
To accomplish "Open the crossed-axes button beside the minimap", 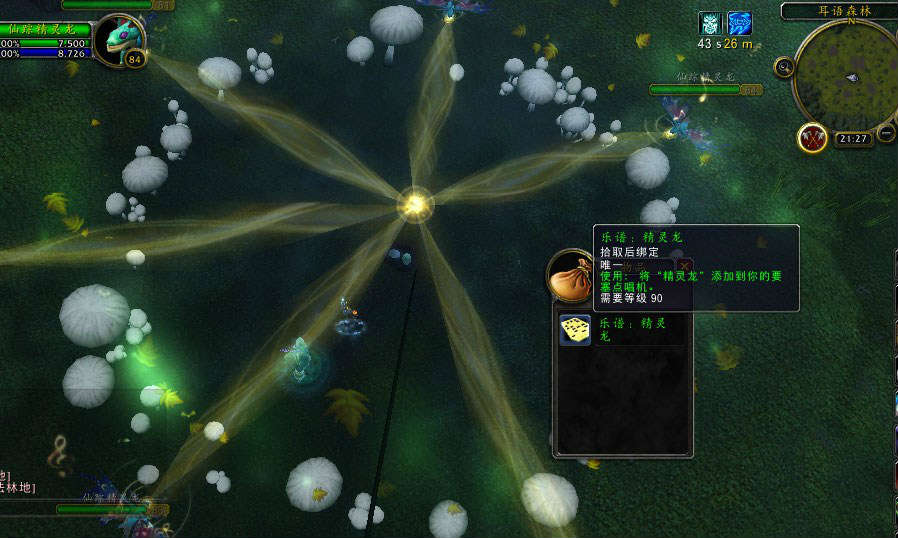I will click(x=811, y=137).
